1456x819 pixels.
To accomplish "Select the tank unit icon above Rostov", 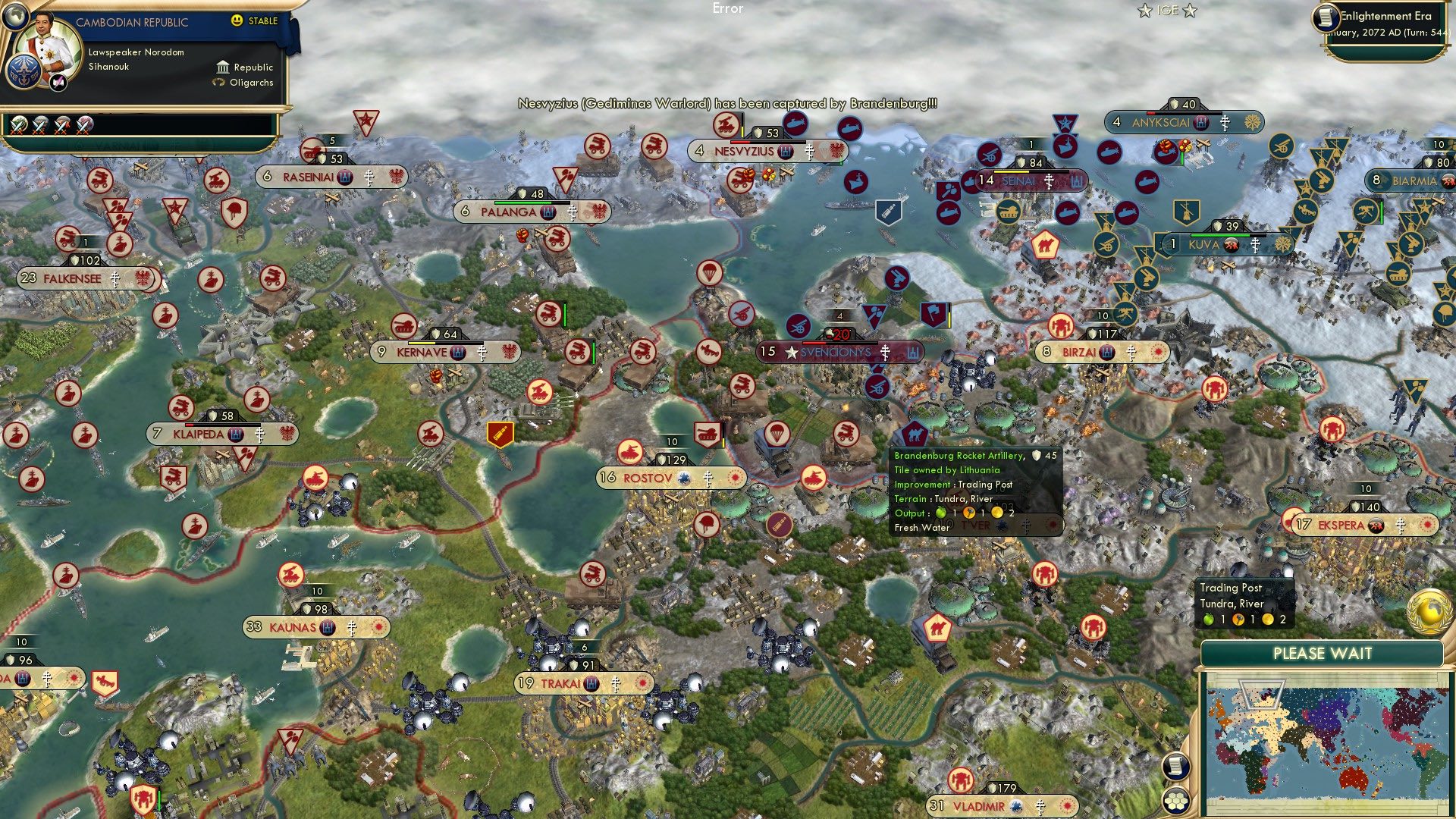I will click(x=708, y=433).
